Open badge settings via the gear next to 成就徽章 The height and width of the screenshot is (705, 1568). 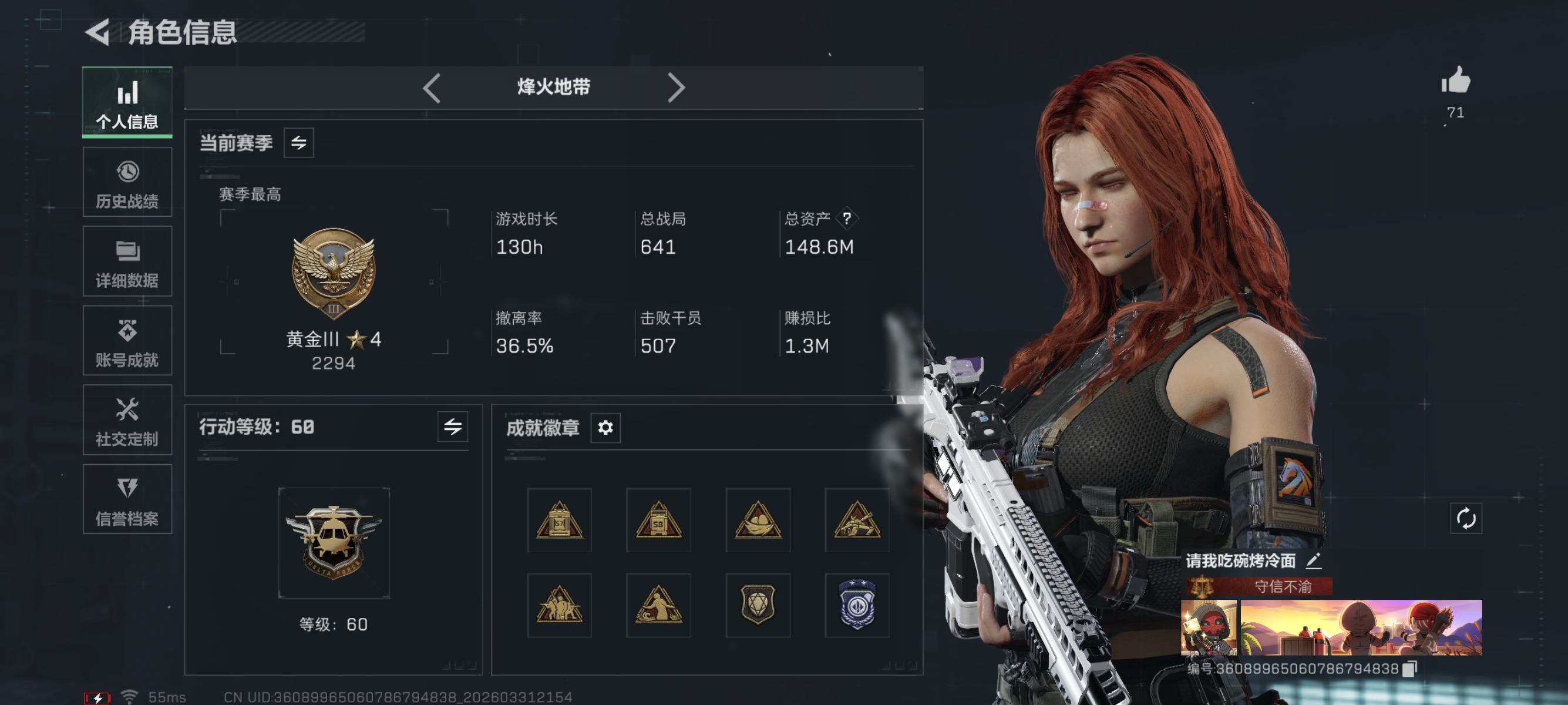(x=604, y=429)
